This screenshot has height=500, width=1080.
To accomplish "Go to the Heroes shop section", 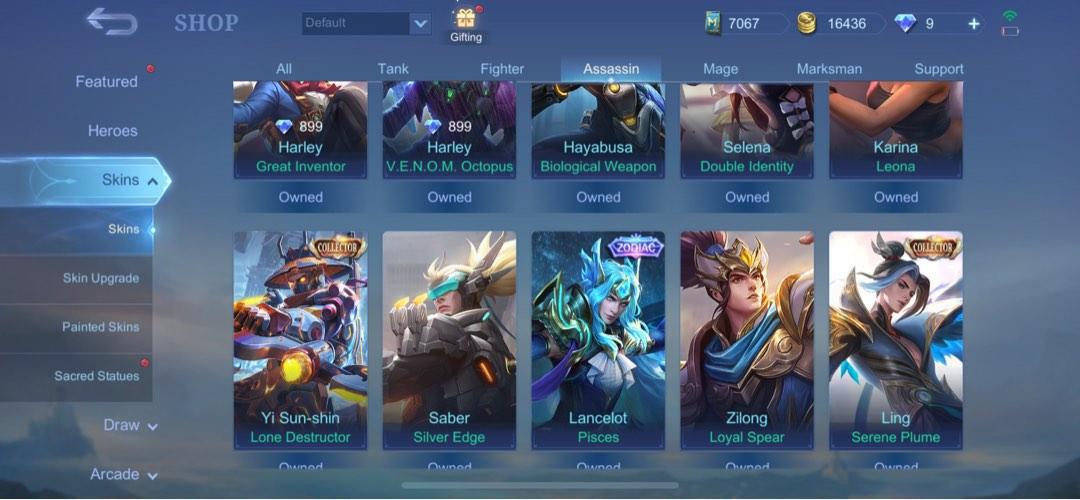I will [x=112, y=131].
